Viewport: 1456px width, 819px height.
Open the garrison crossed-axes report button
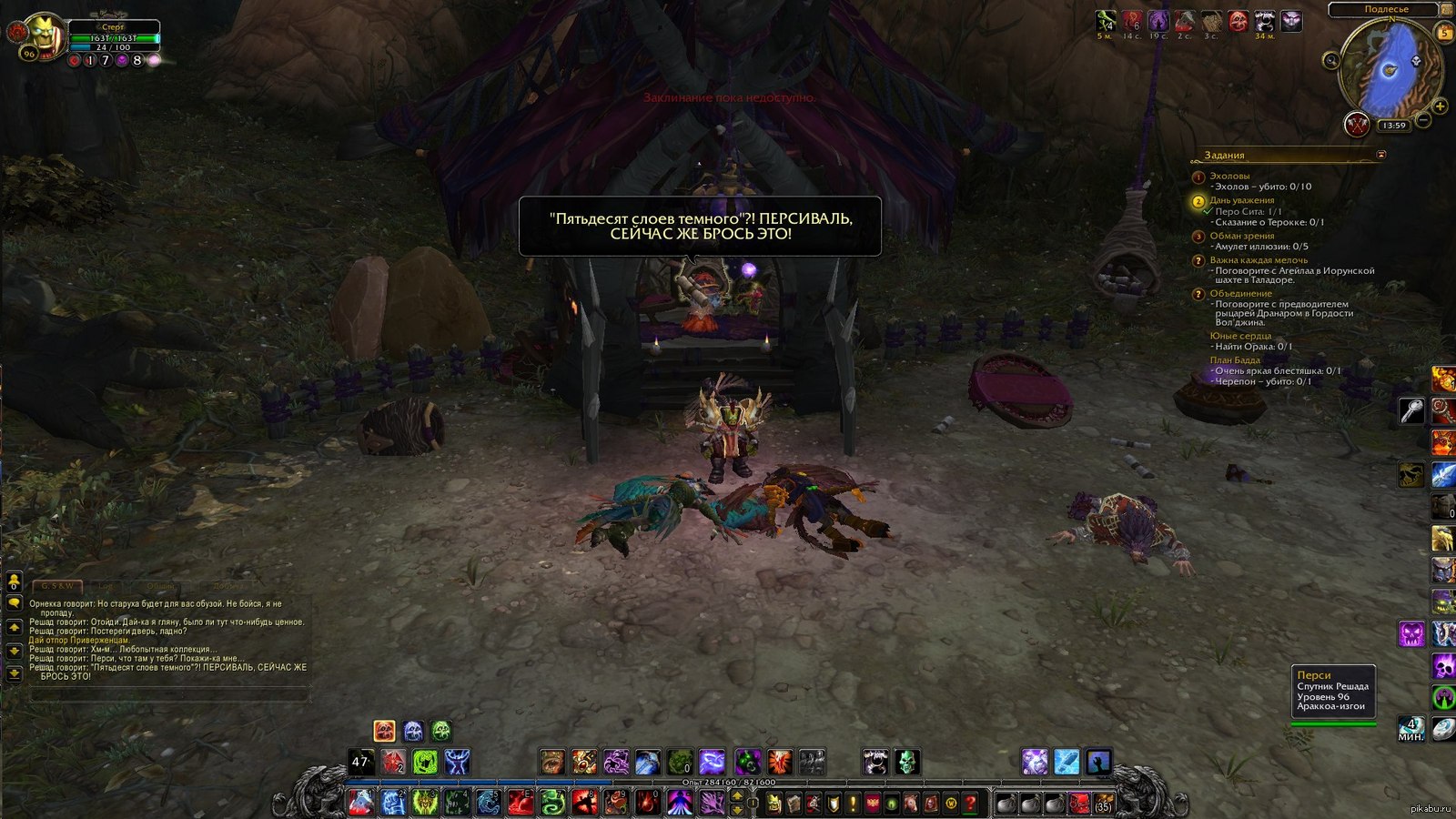pyautogui.click(x=1357, y=123)
